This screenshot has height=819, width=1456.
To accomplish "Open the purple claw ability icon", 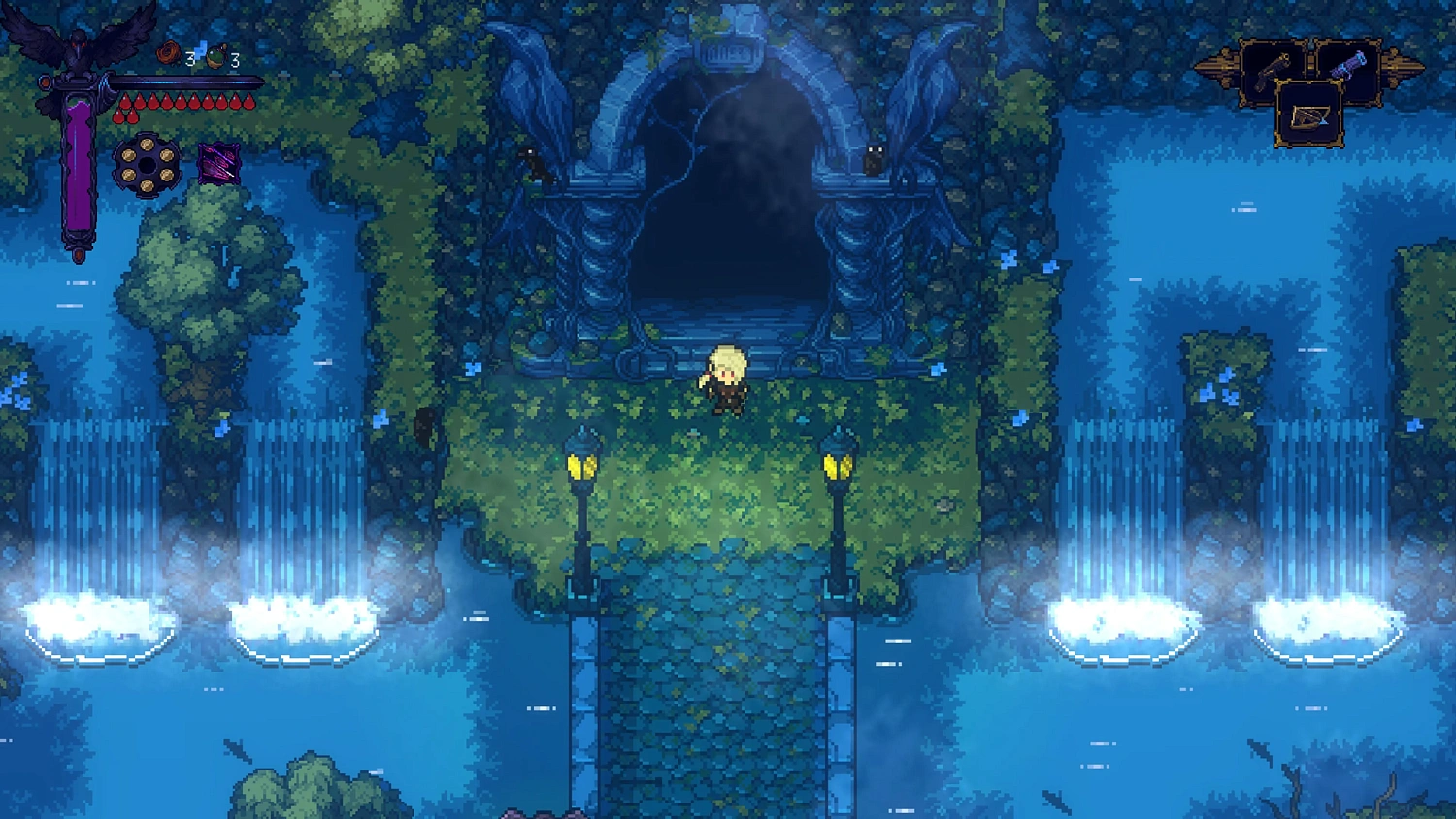I will pos(217,164).
